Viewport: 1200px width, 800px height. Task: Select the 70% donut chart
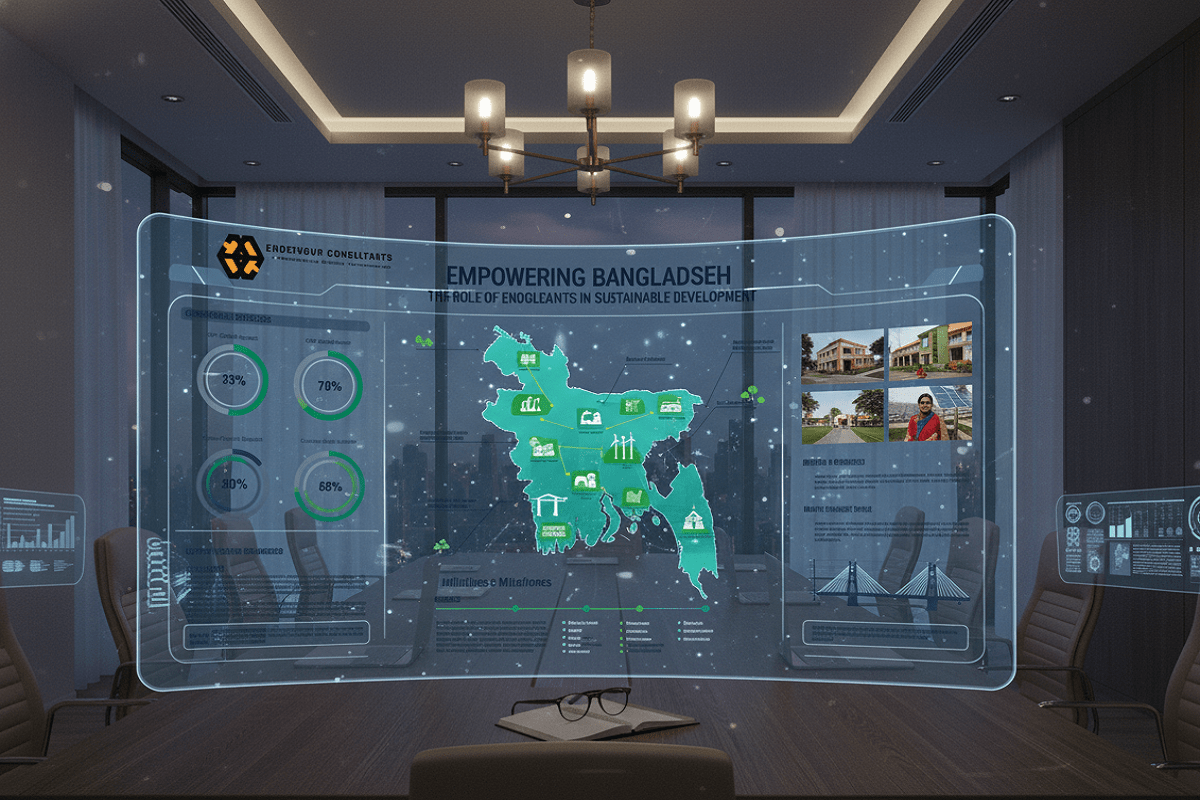[328, 385]
